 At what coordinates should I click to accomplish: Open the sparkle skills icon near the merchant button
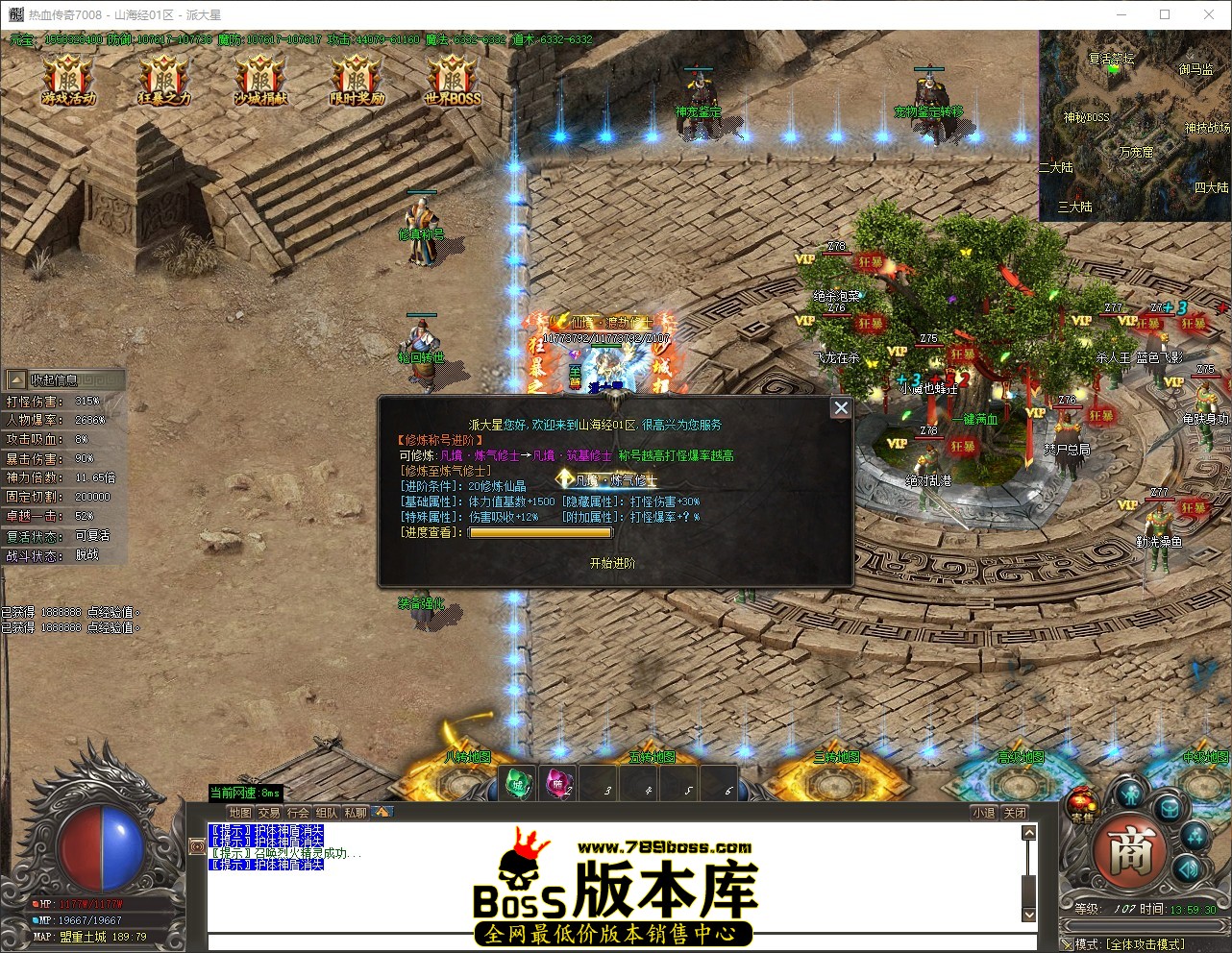coord(1195,838)
